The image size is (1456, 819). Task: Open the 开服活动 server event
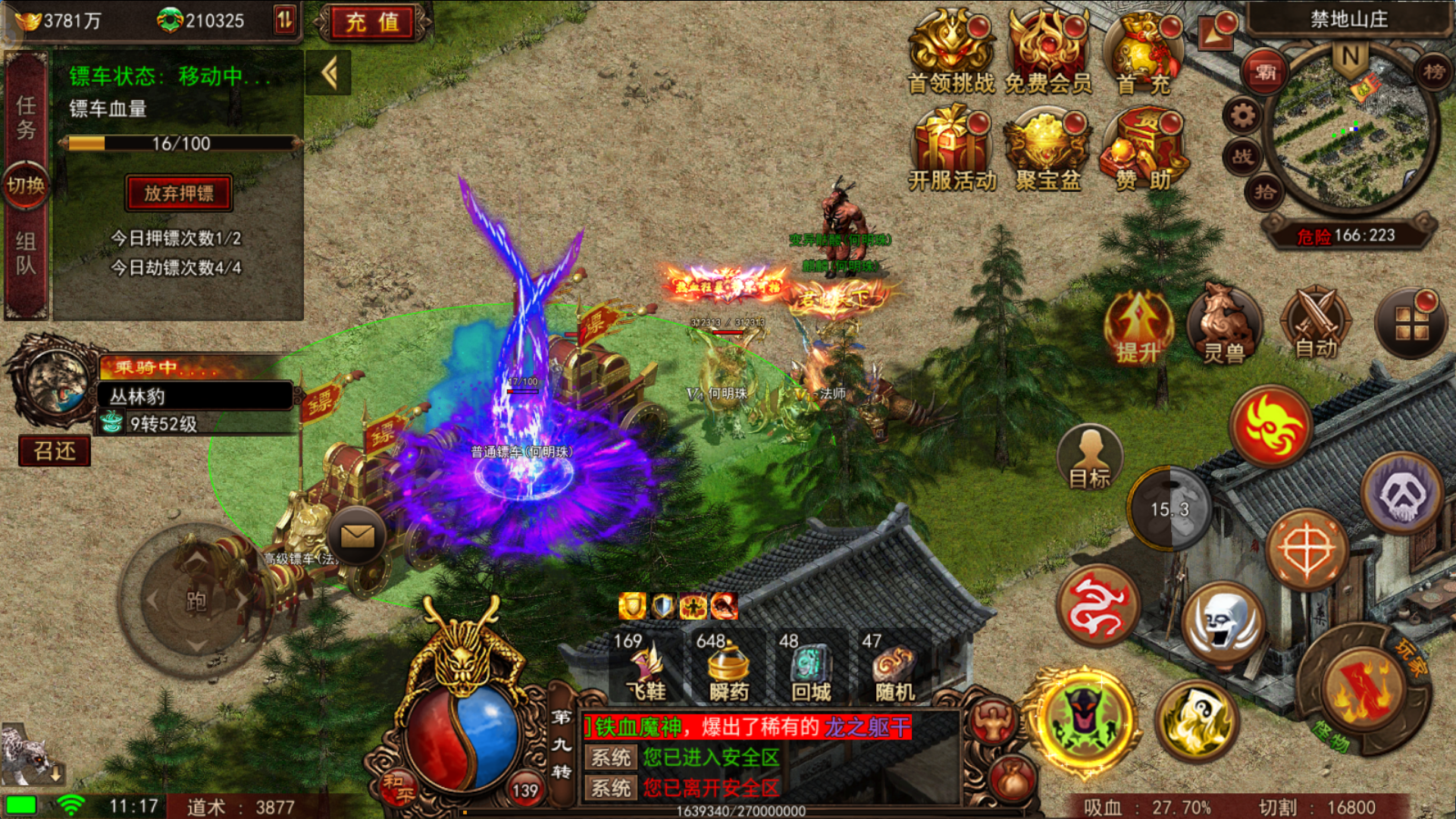coord(952,148)
